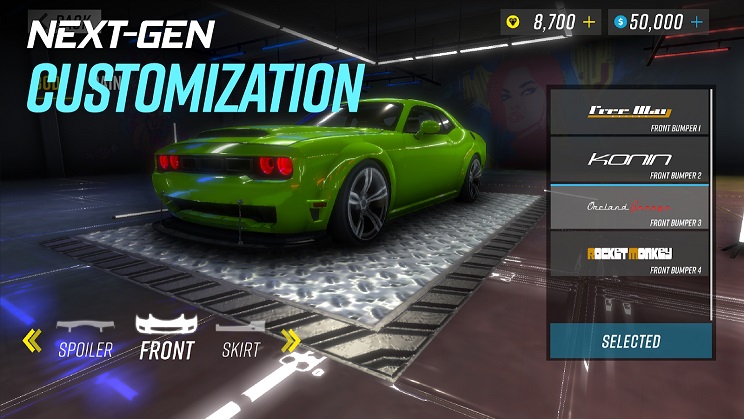Show next part categories with right arrows
Screen dimensions: 744x419
click(x=291, y=341)
